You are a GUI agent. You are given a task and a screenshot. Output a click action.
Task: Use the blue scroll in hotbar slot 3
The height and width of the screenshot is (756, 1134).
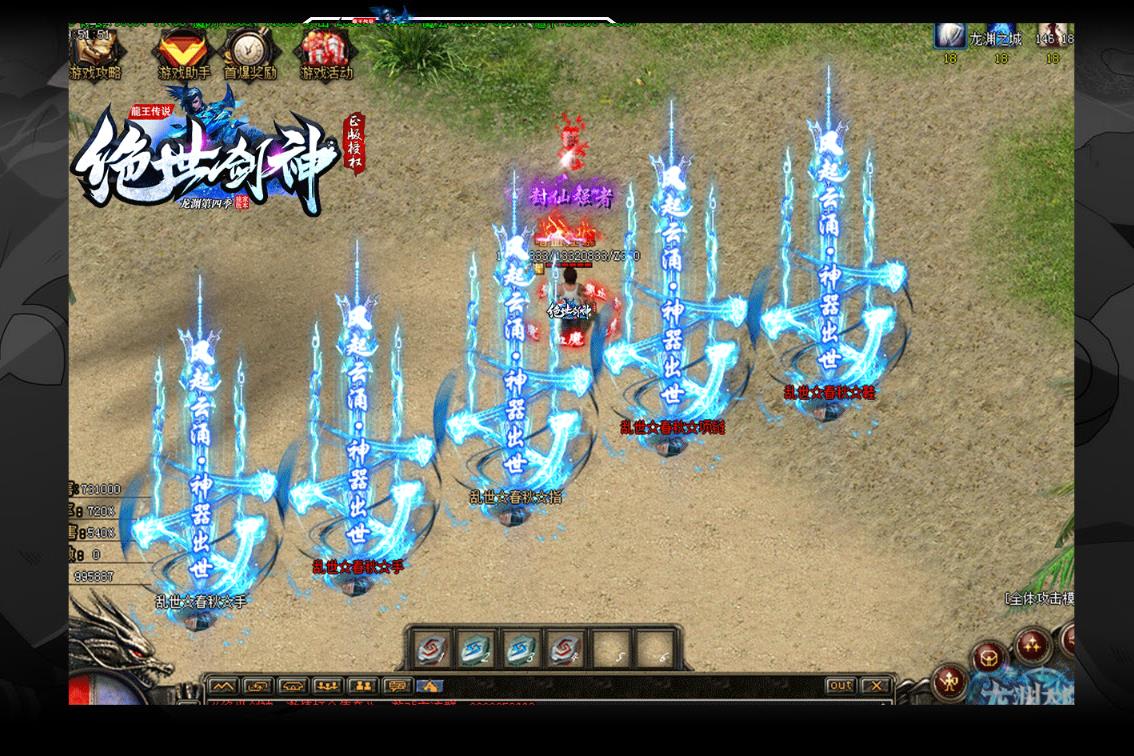click(520, 650)
